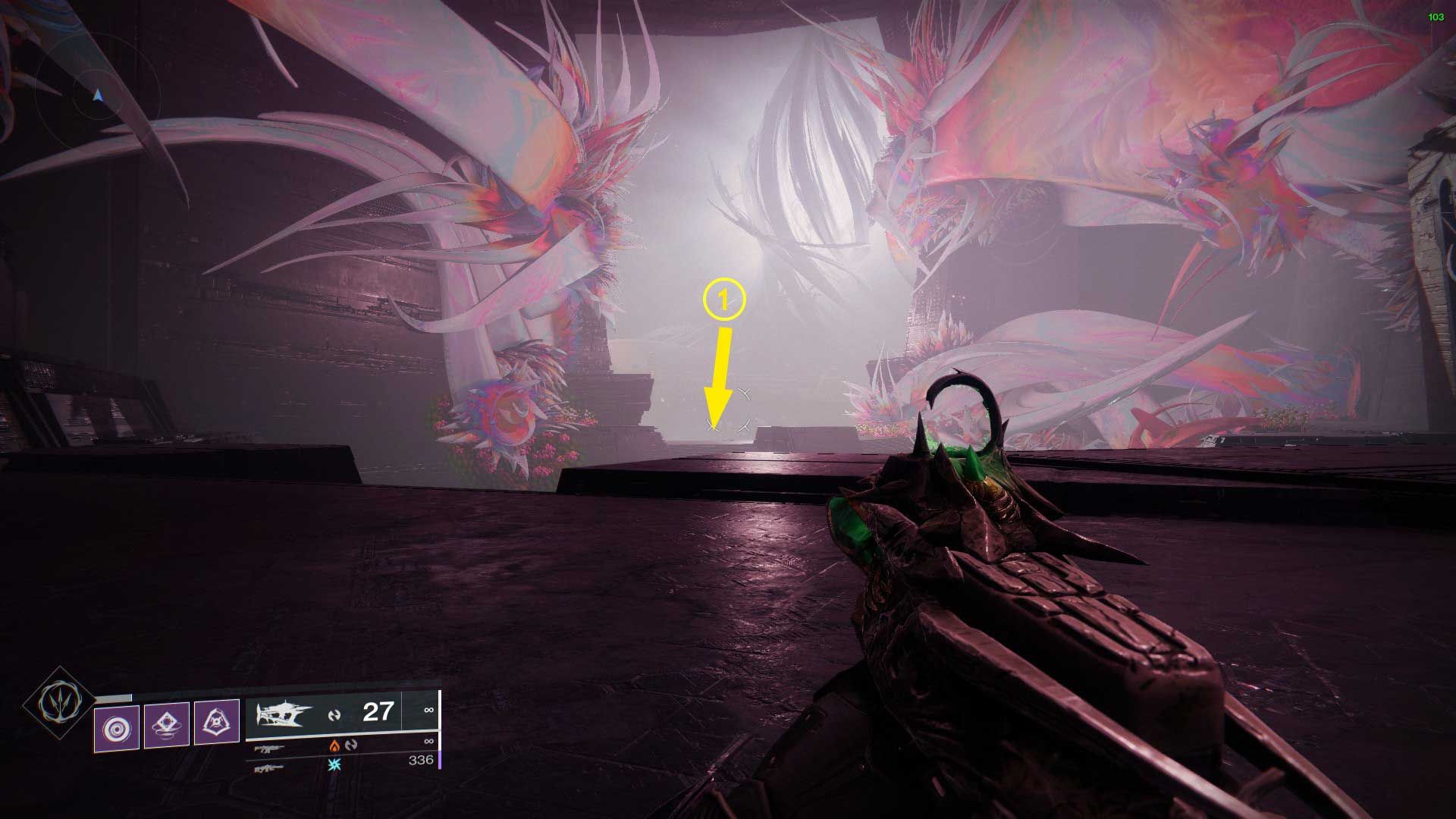This screenshot has height=819, width=1456.
Task: Click the secondary weapon silhouette above 336 counter
Action: tap(268, 749)
